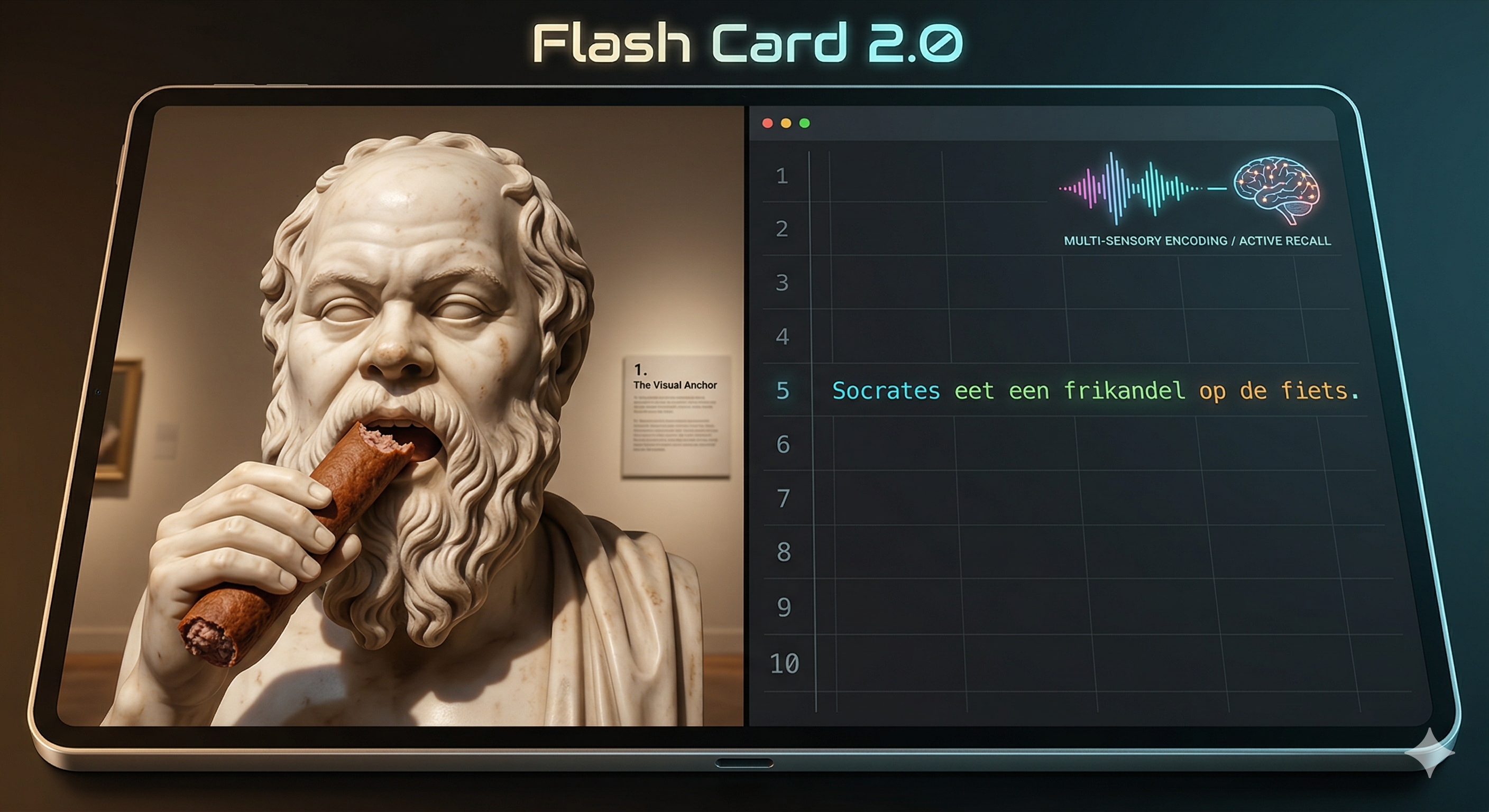Click line number 10 in the editor gutter
Screen dimensions: 1489x812
coord(784,663)
